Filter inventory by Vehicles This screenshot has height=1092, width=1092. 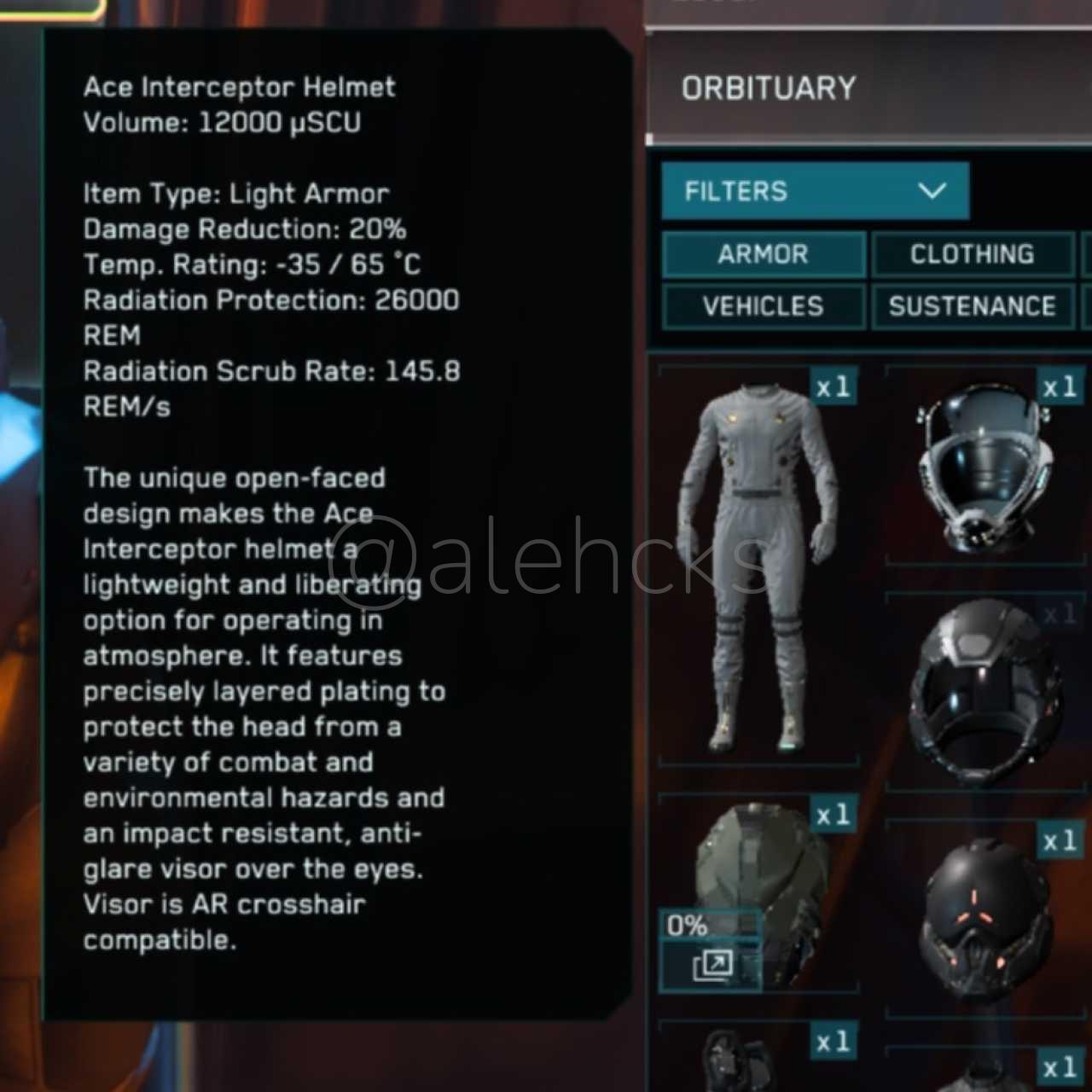[x=764, y=306]
